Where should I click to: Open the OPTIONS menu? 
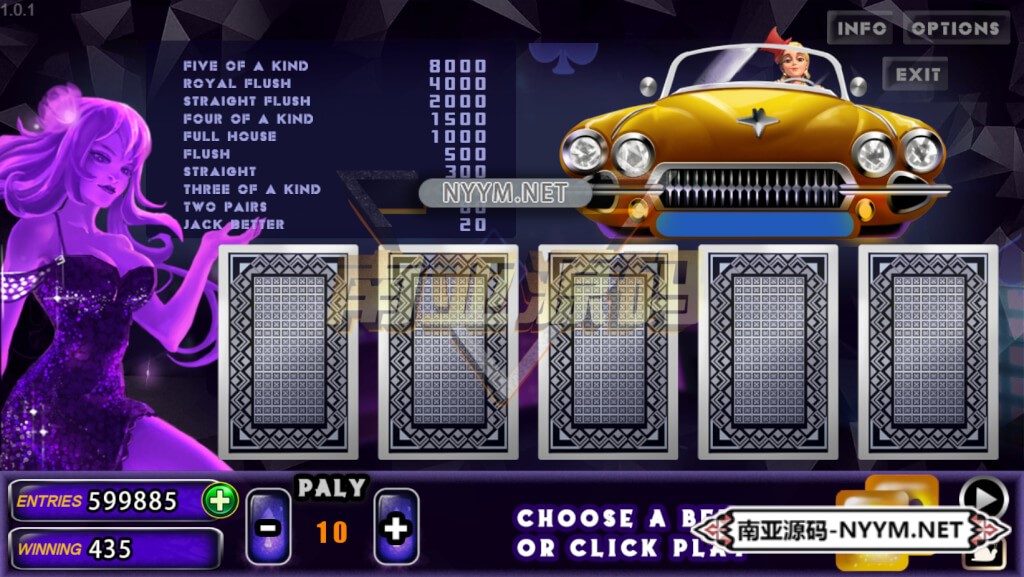pos(955,28)
